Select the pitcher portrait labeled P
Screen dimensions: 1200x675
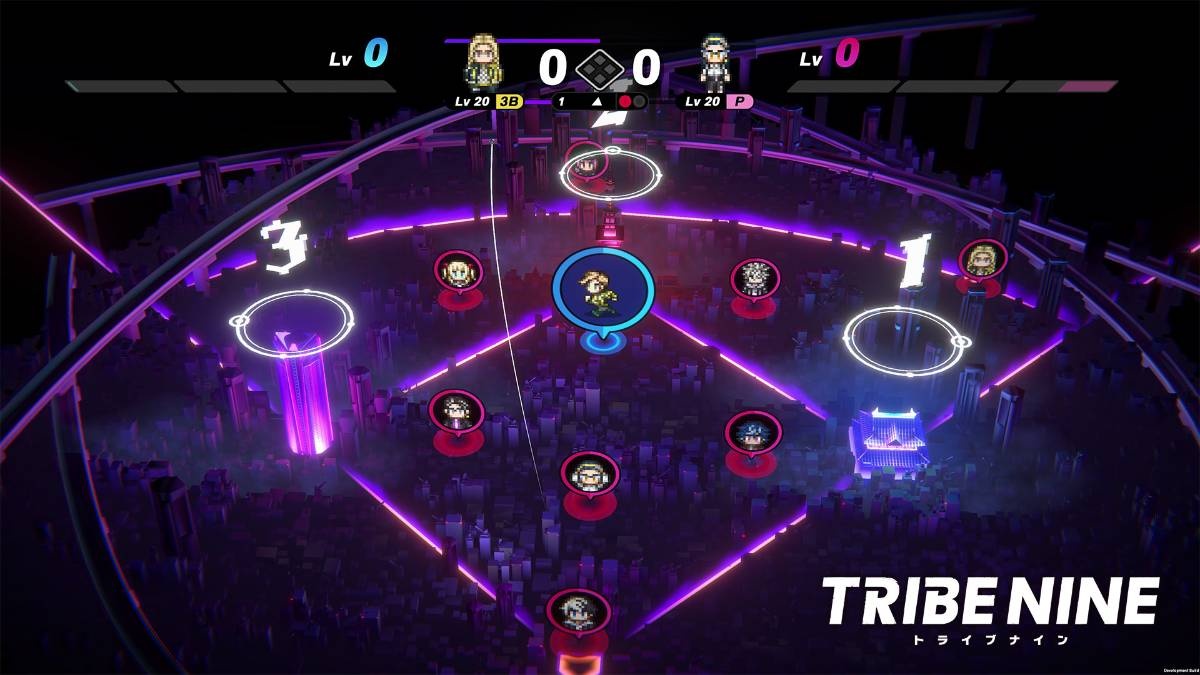[x=715, y=63]
